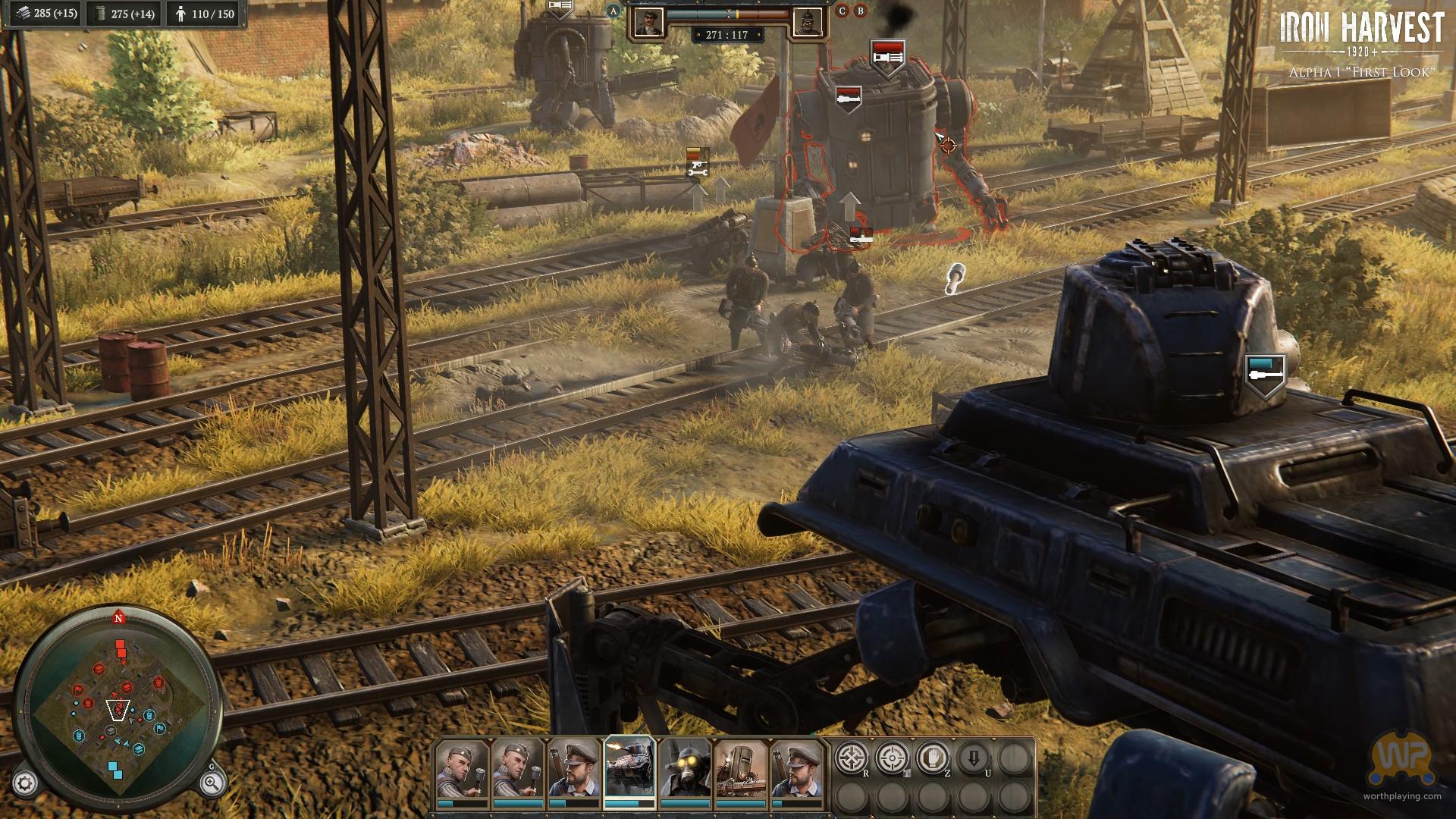Open the gear settings beside the minimap
Image resolution: width=1456 pixels, height=819 pixels.
click(x=25, y=783)
